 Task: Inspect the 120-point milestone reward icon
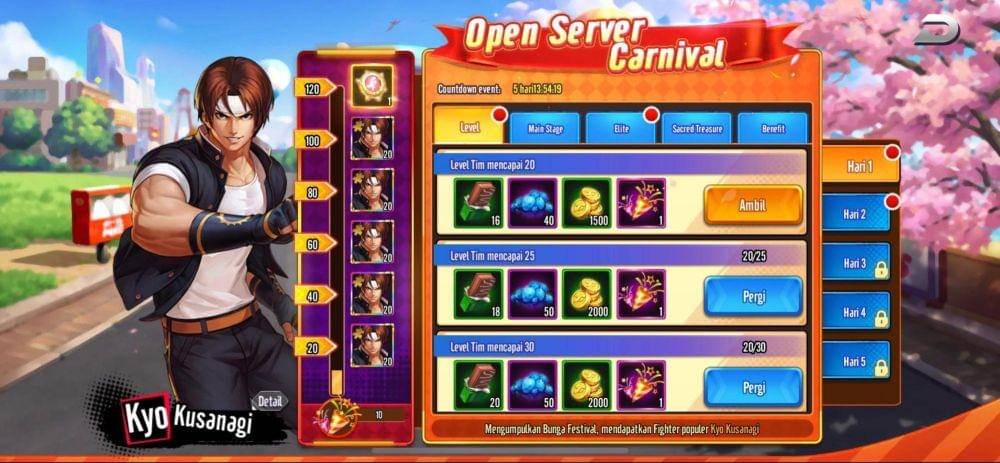(371, 85)
